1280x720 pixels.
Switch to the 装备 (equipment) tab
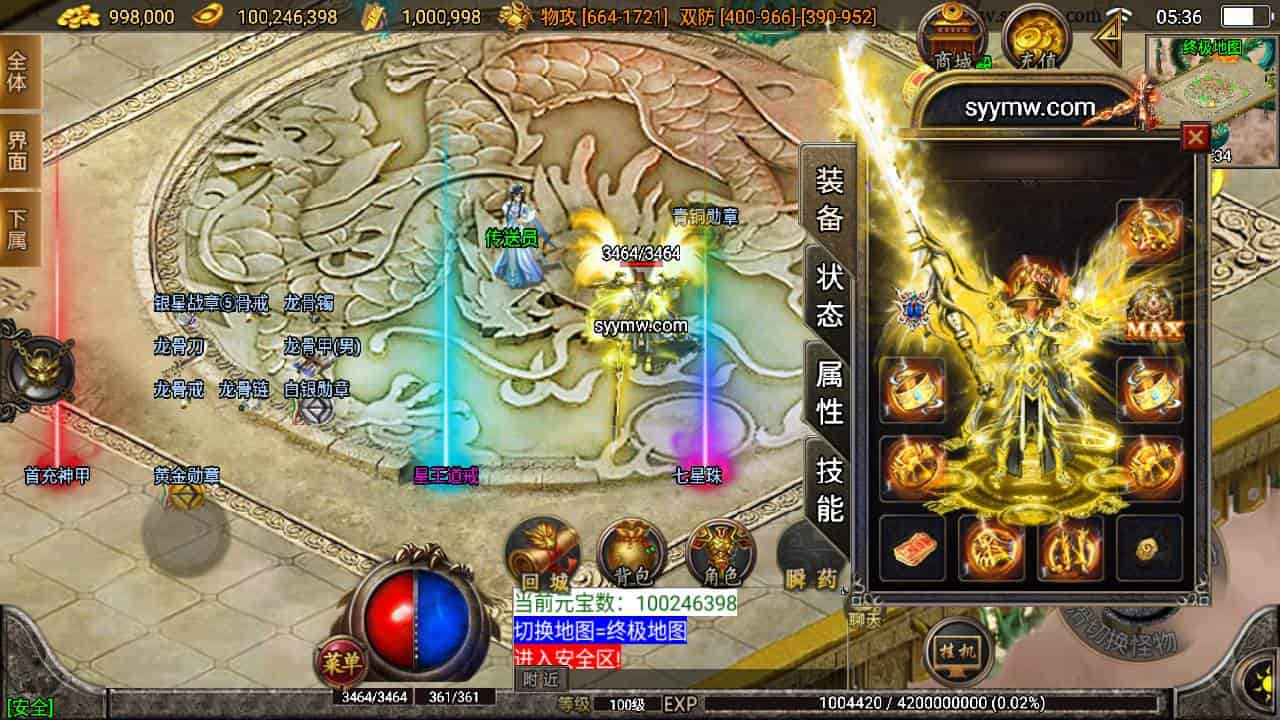click(x=830, y=197)
